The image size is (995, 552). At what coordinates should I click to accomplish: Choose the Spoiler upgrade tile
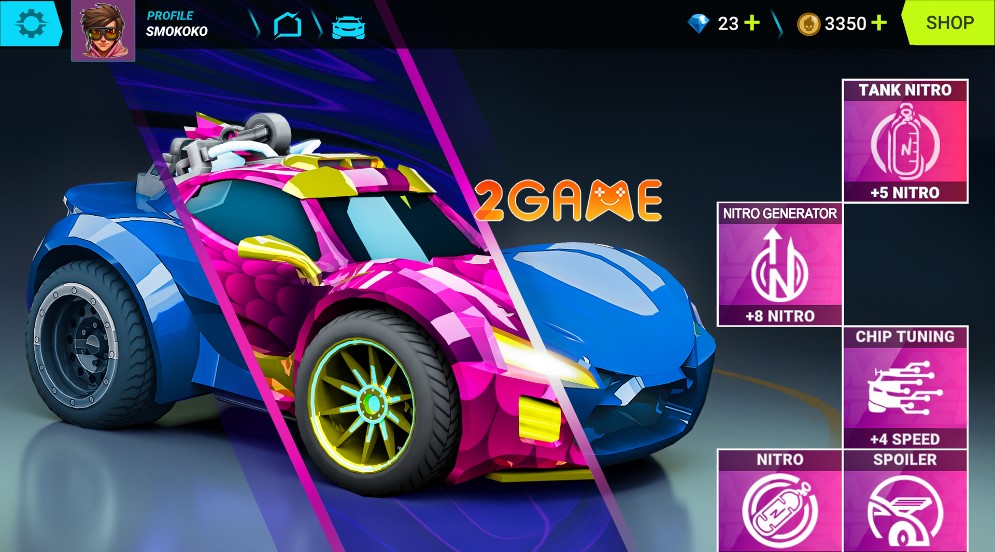905,502
